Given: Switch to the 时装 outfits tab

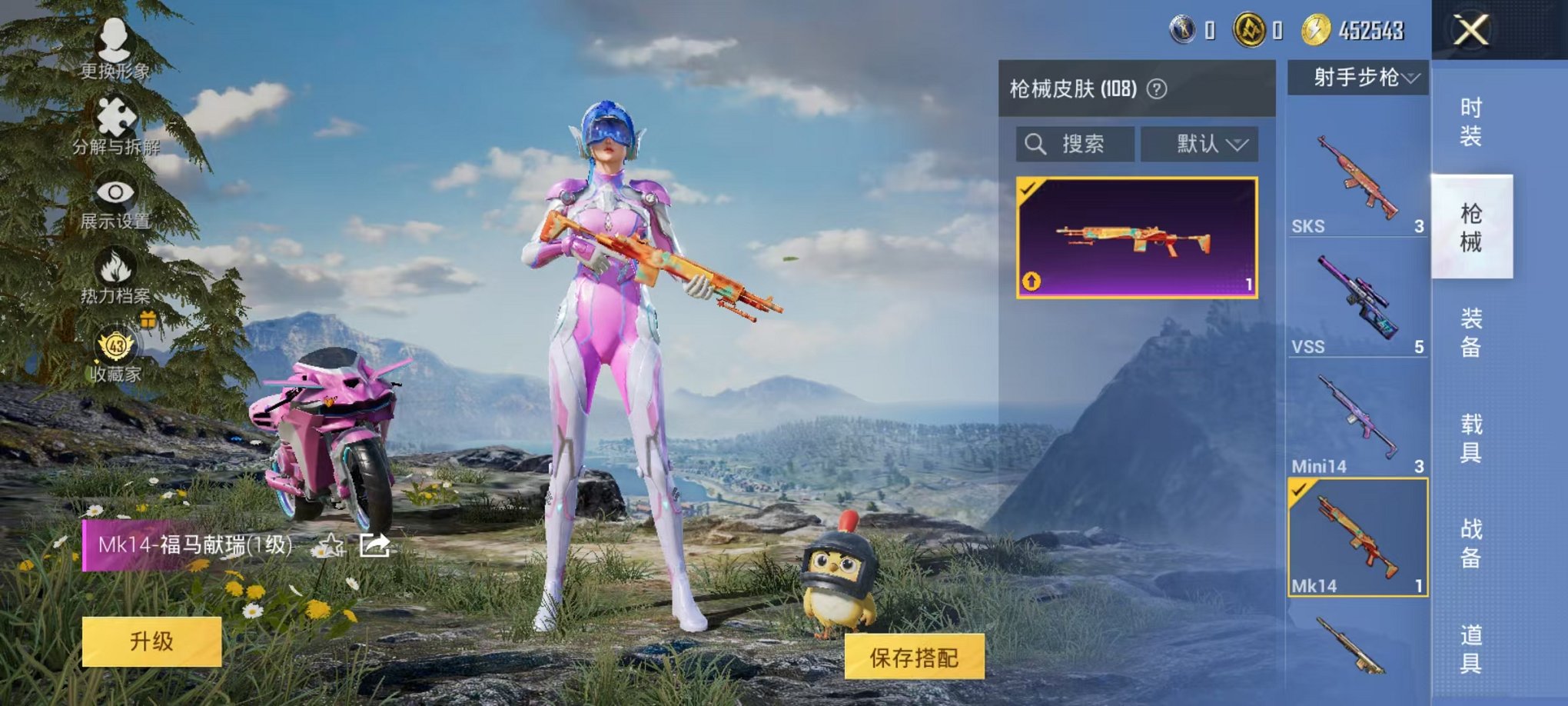Looking at the screenshot, I should 1473,122.
